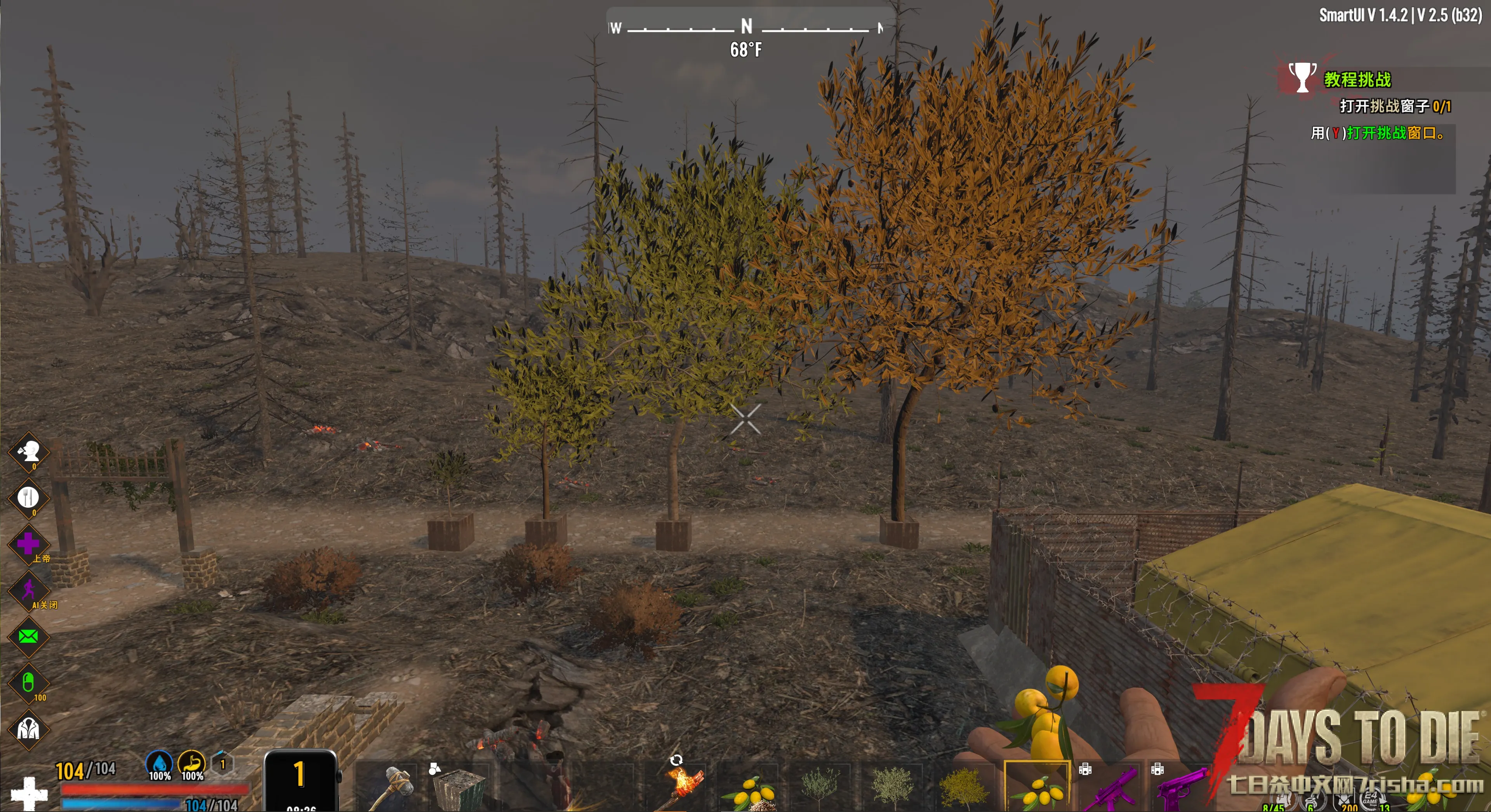
Task: Select the highlighted yellow fruit hotbar slot
Action: [1037, 787]
